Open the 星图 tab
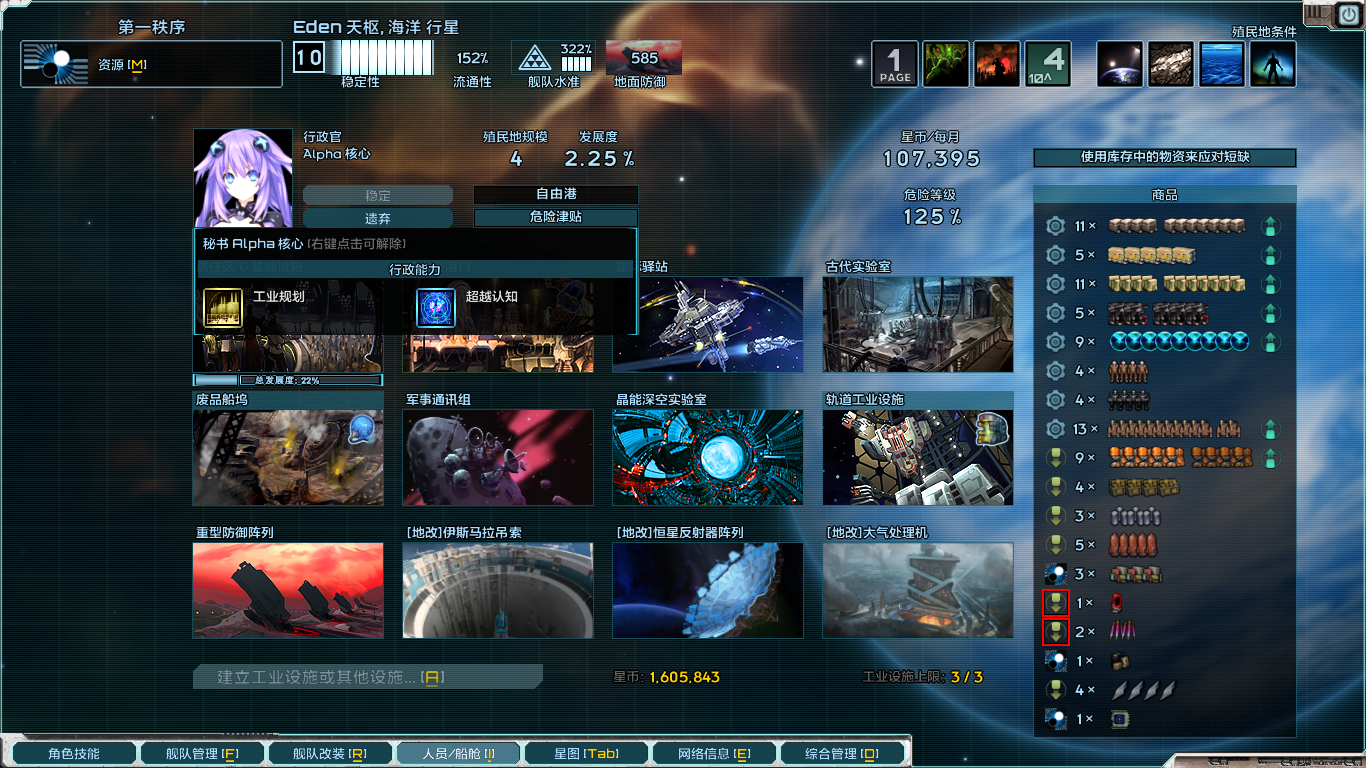The width and height of the screenshot is (1366, 768). pyautogui.click(x=585, y=751)
